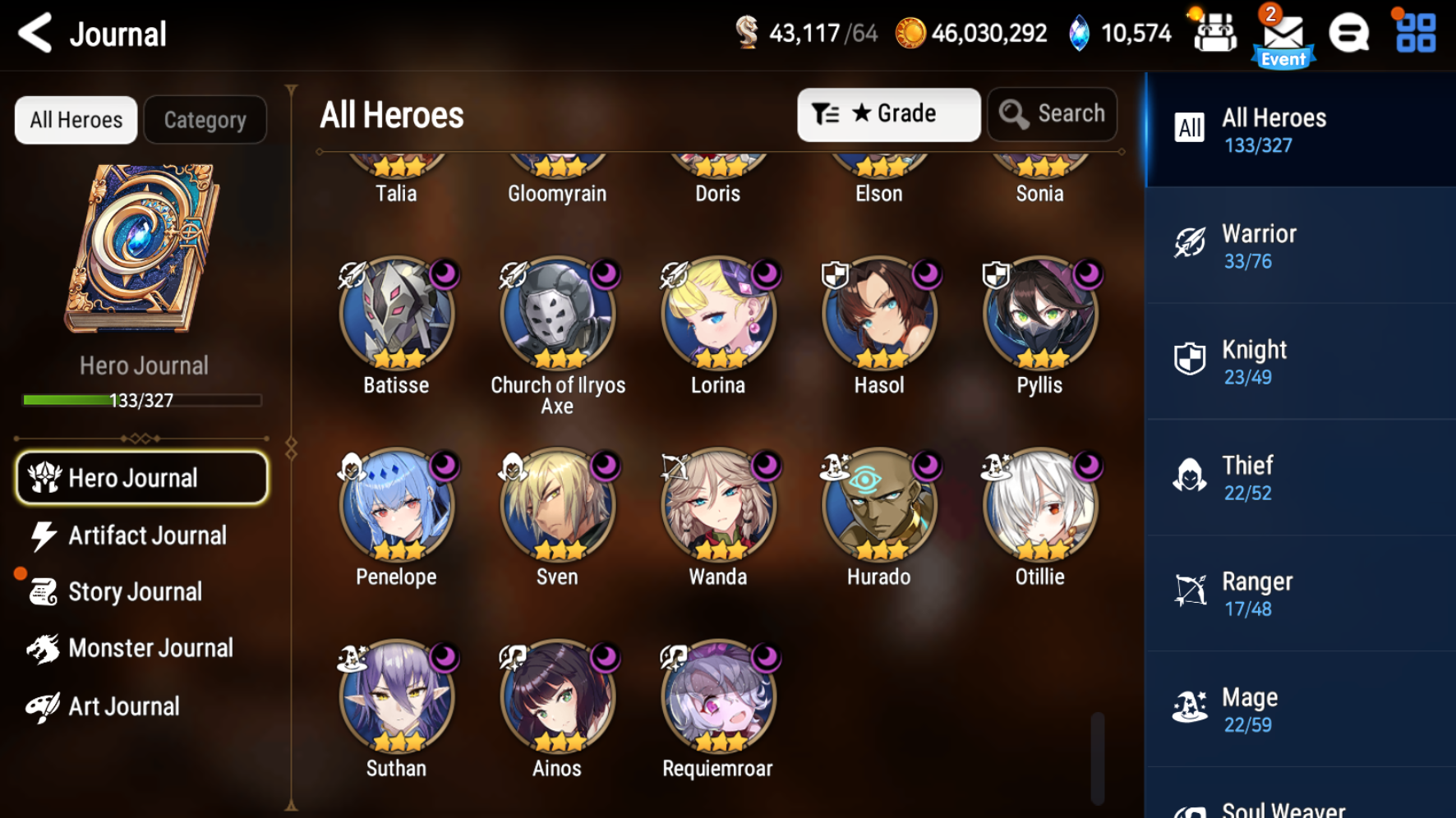Switch to the Category tab
1456x818 pixels.
coord(205,120)
